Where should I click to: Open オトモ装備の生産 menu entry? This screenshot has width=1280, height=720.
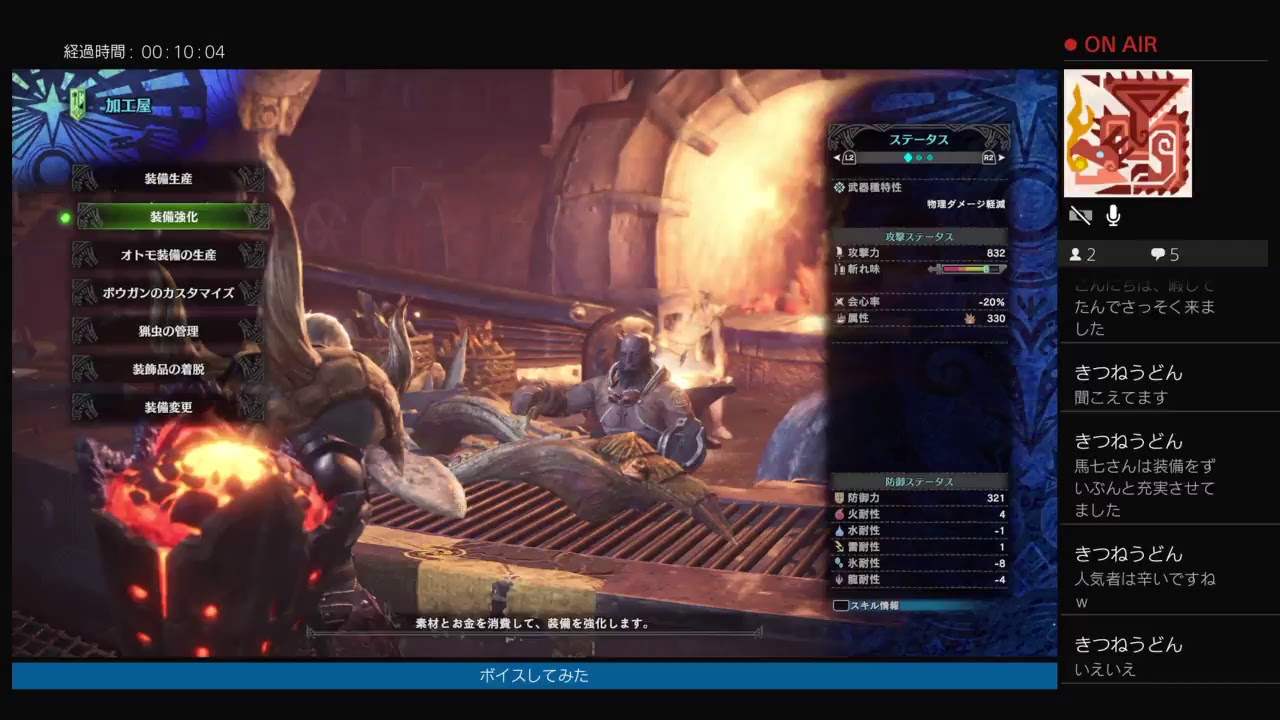click(x=168, y=255)
